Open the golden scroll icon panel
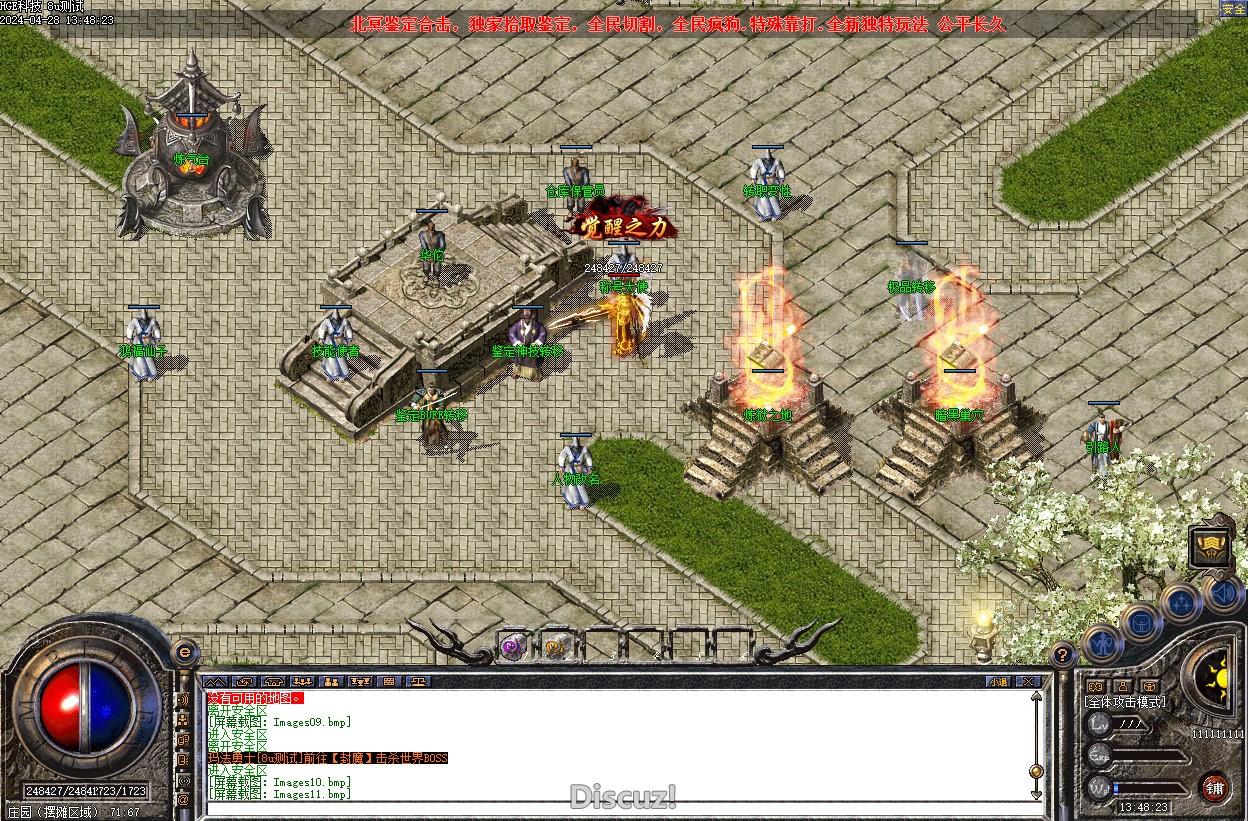 click(x=1210, y=548)
